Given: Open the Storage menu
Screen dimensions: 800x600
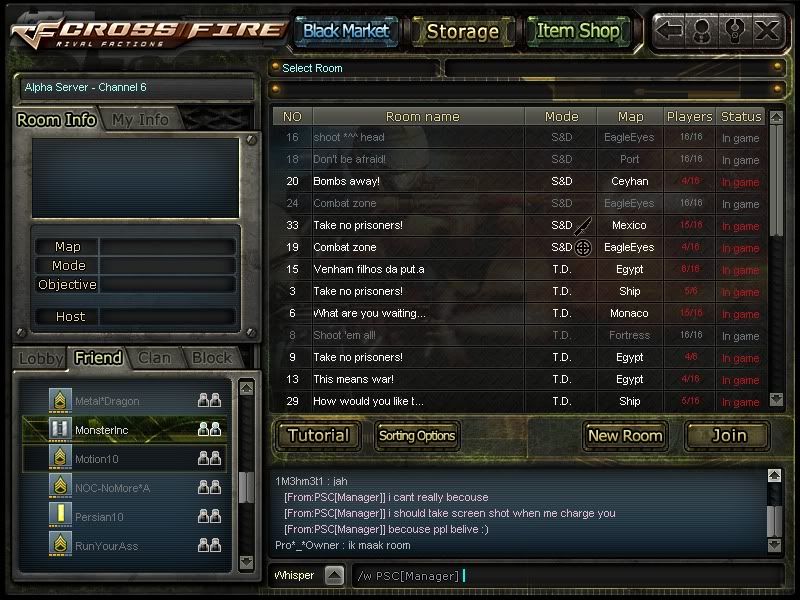Looking at the screenshot, I should 462,31.
